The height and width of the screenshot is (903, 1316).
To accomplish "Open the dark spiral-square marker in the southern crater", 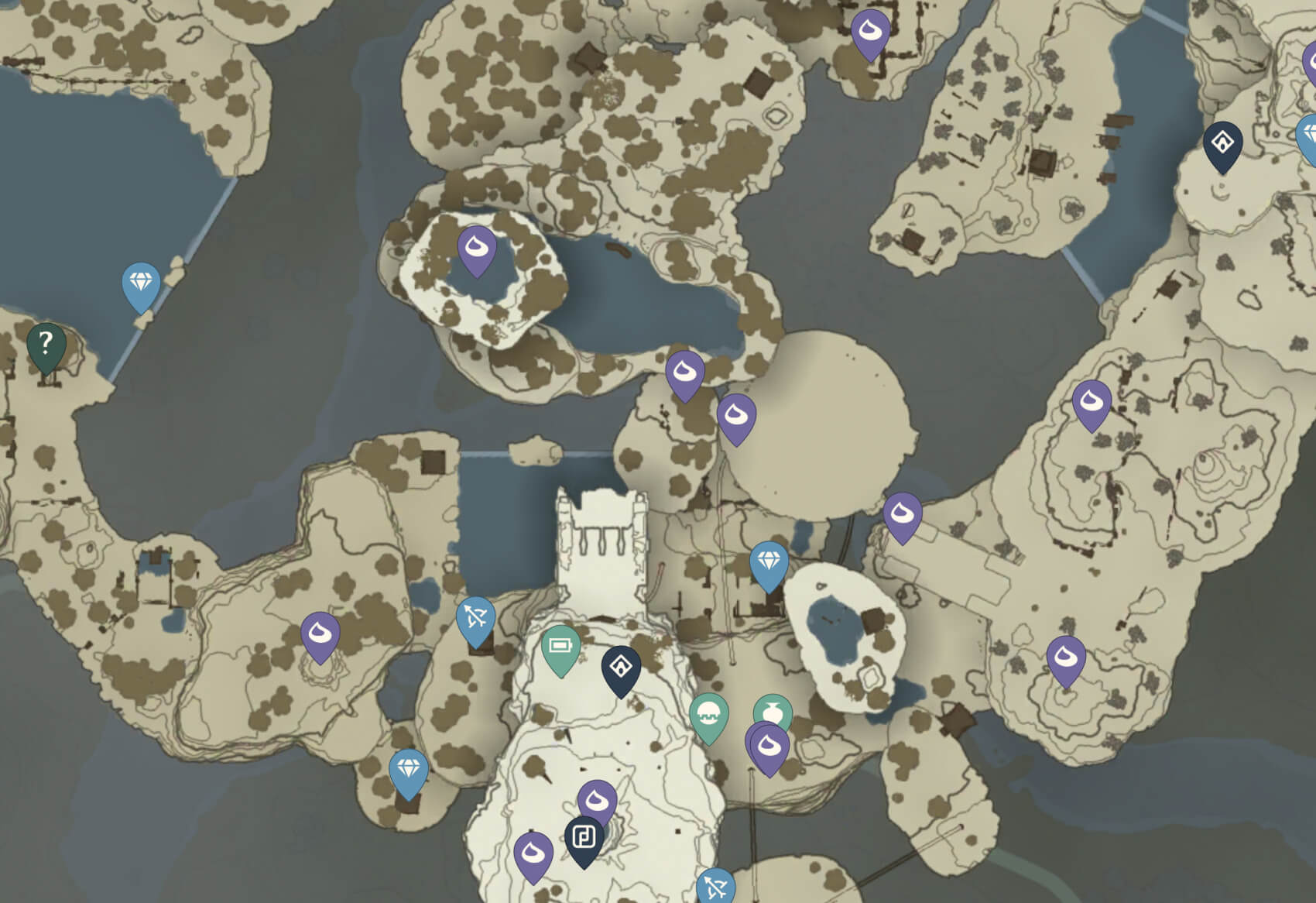I will (584, 837).
